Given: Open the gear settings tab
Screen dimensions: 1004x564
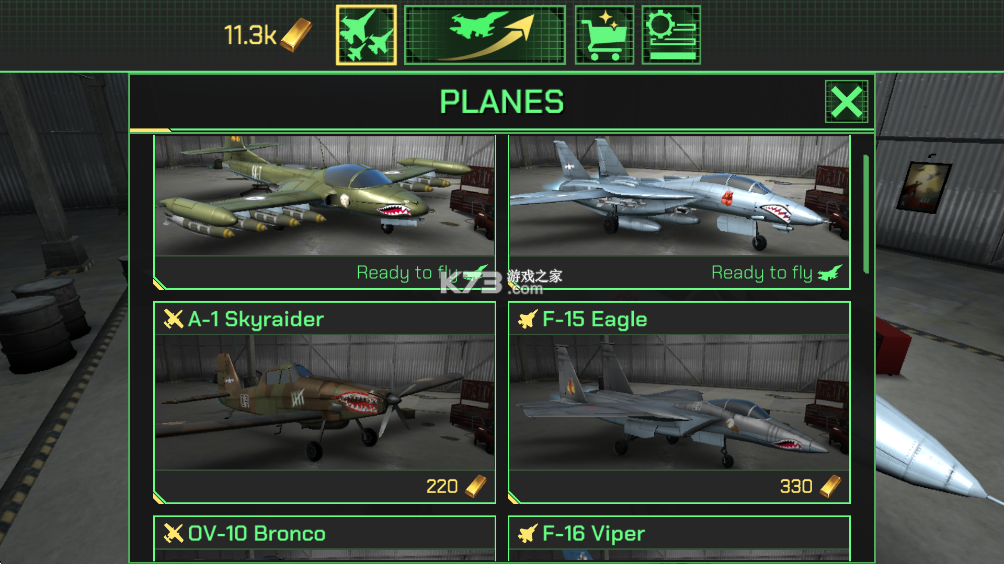Looking at the screenshot, I should pyautogui.click(x=670, y=35).
